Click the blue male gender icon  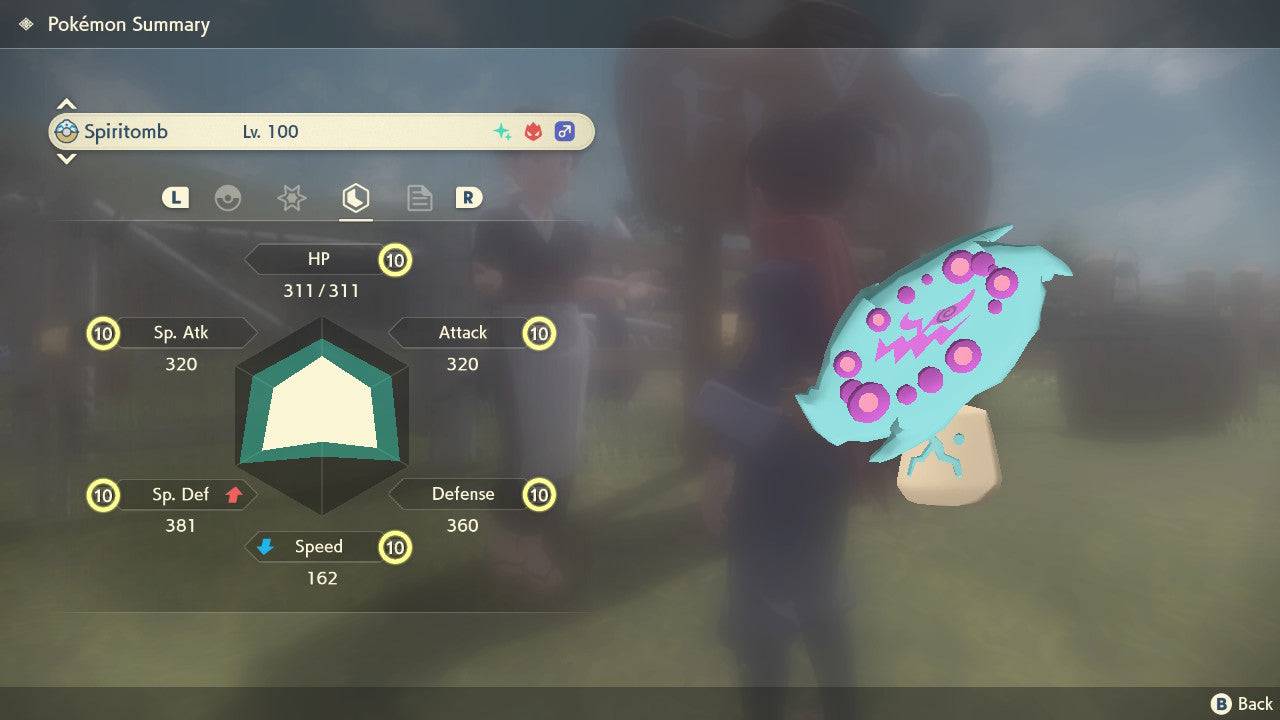(565, 131)
